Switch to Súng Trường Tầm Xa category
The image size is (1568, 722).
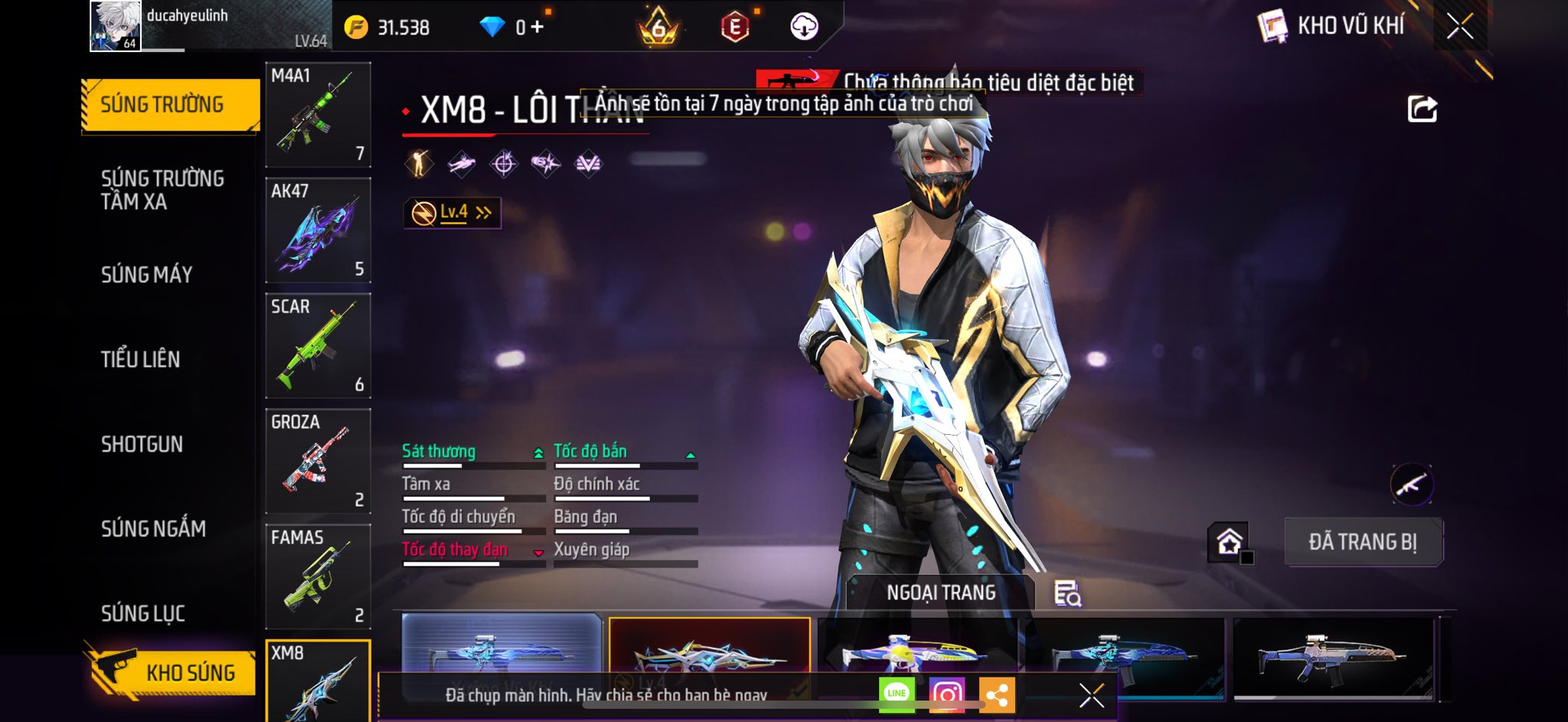pyautogui.click(x=162, y=190)
